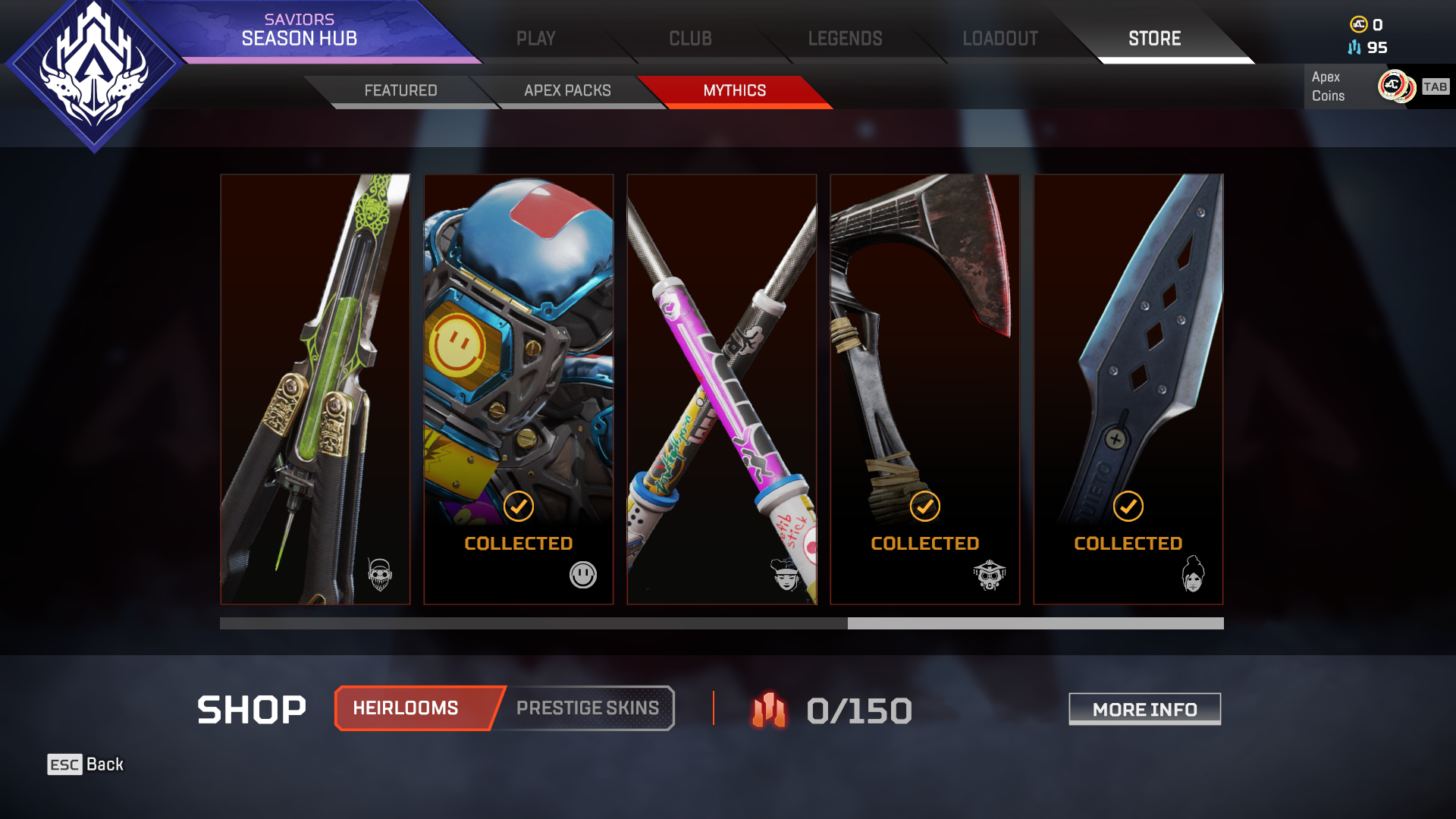Screen dimensions: 1456x819
Task: Select the SEASON HUB header banner
Action: pyautogui.click(x=300, y=37)
